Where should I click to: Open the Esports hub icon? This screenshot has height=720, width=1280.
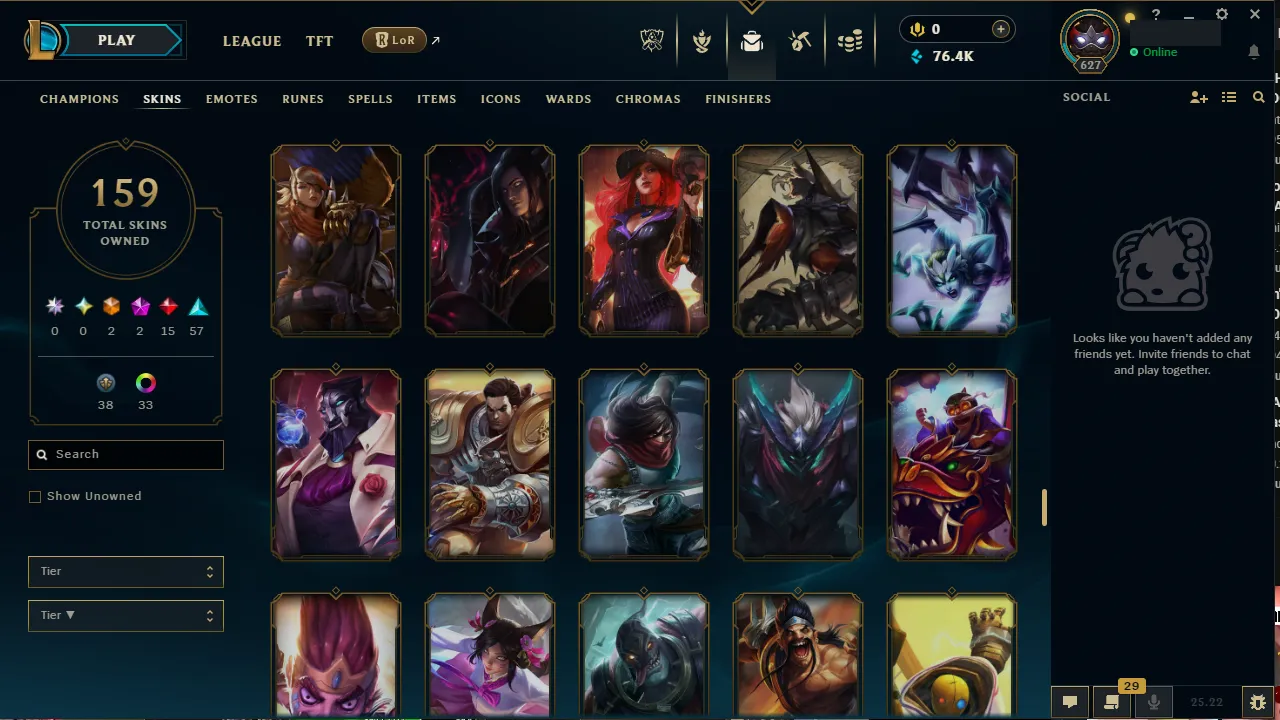click(x=651, y=41)
